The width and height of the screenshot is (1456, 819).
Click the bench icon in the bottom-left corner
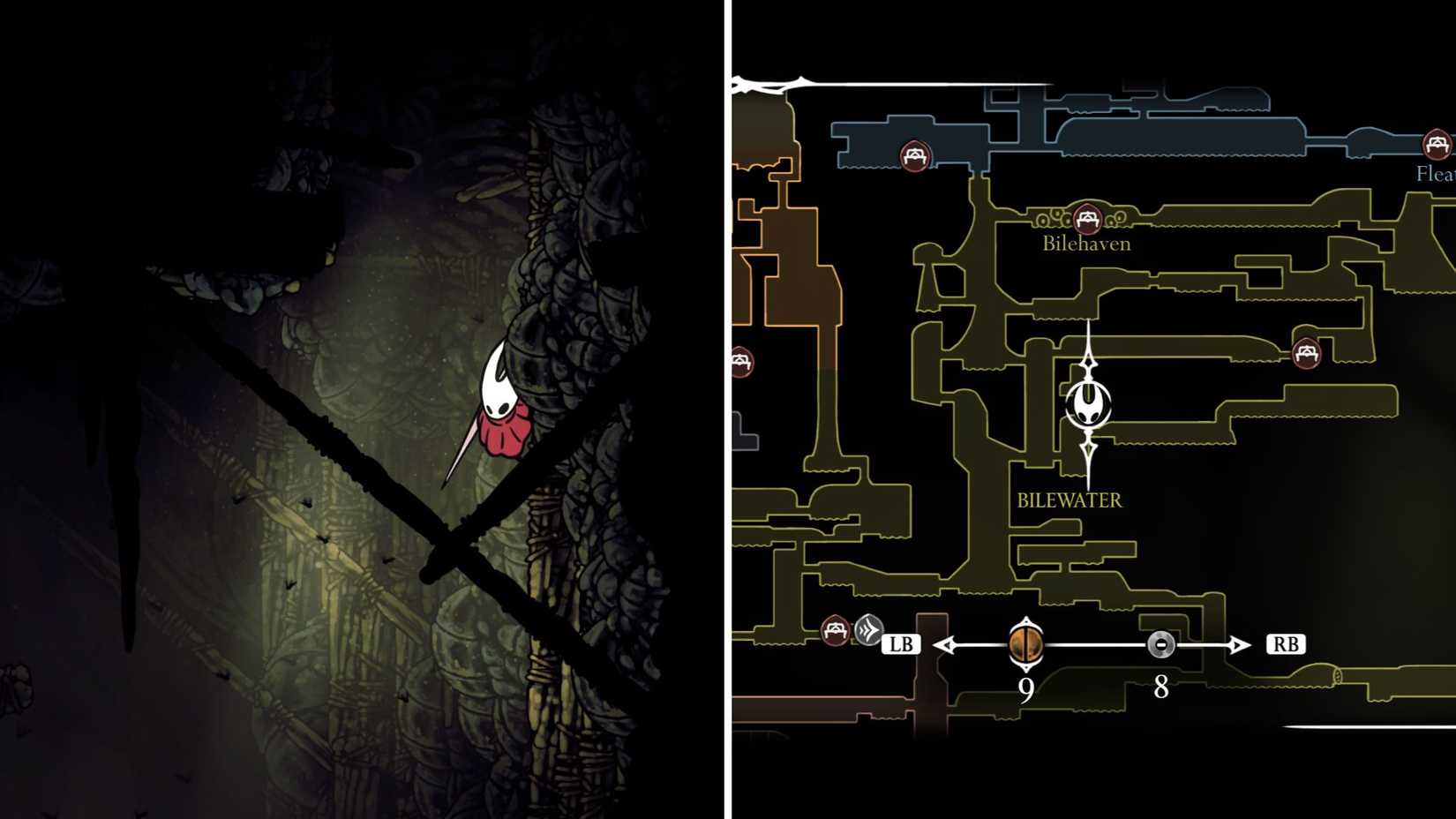click(833, 628)
